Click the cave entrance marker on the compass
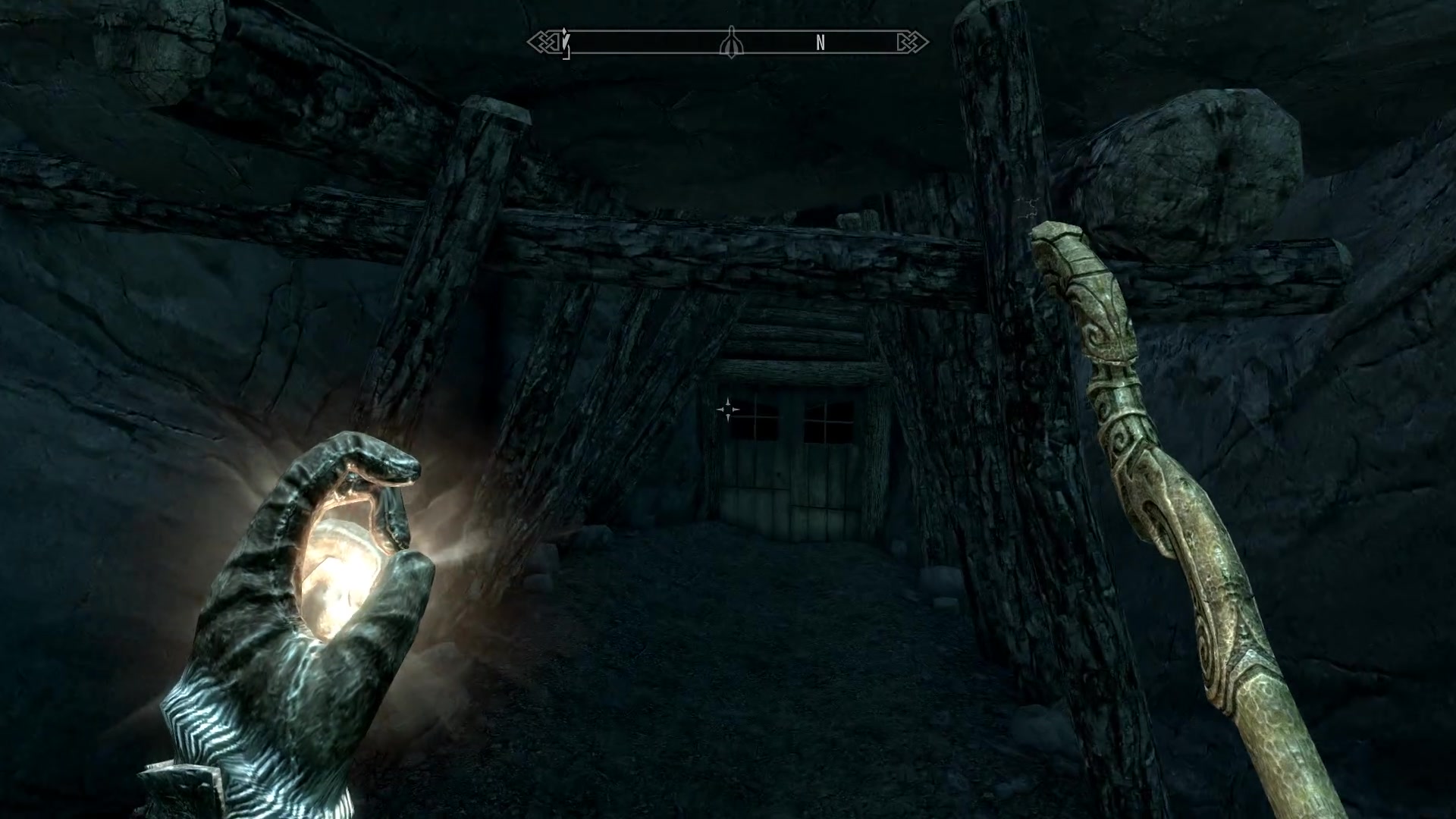Screen dimensions: 1456x819 click(731, 42)
